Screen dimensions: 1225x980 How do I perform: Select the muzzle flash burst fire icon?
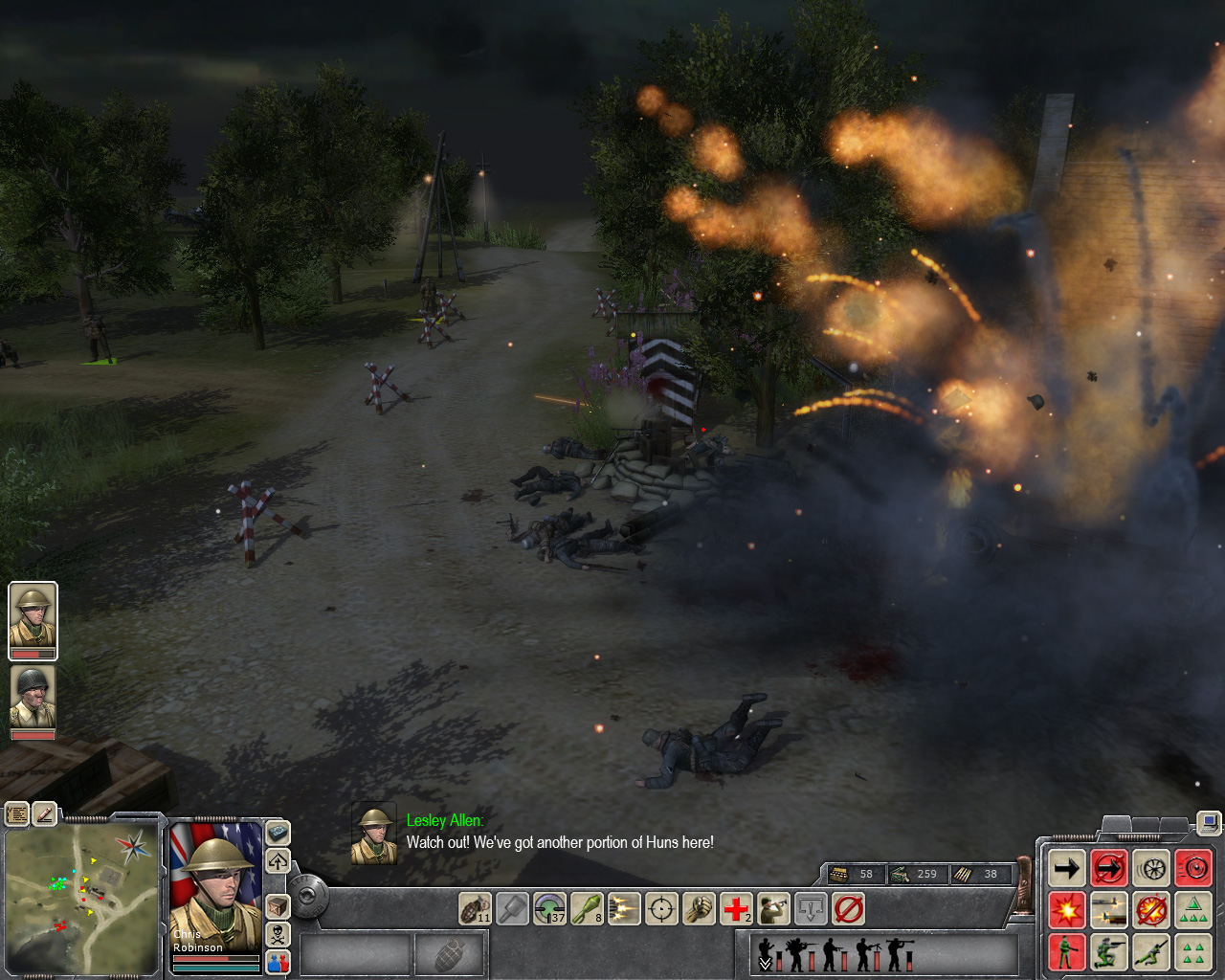[x=623, y=908]
